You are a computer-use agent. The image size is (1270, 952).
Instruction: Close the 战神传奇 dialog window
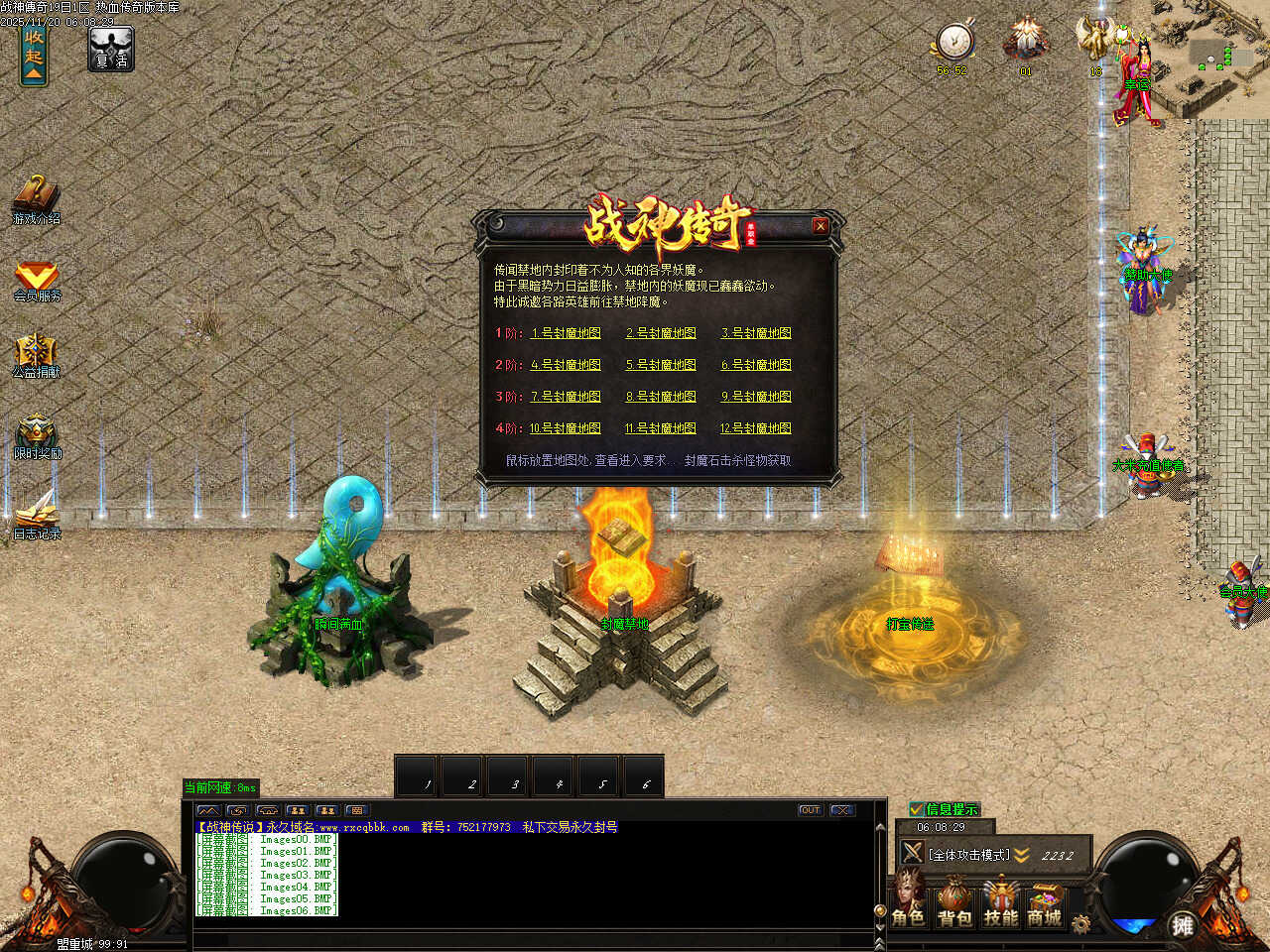(x=821, y=226)
